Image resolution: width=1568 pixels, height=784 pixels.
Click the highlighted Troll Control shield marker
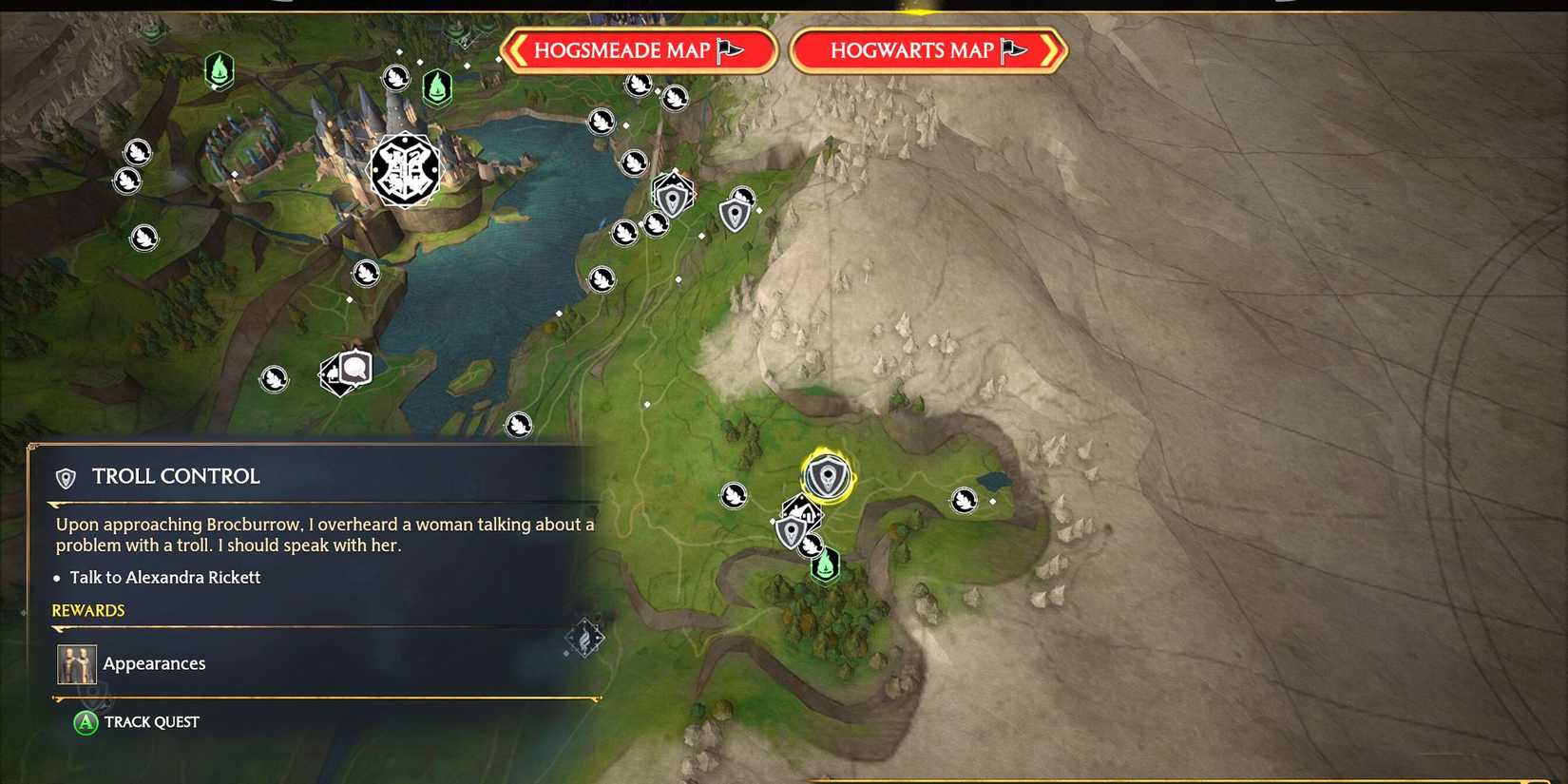pos(827,474)
